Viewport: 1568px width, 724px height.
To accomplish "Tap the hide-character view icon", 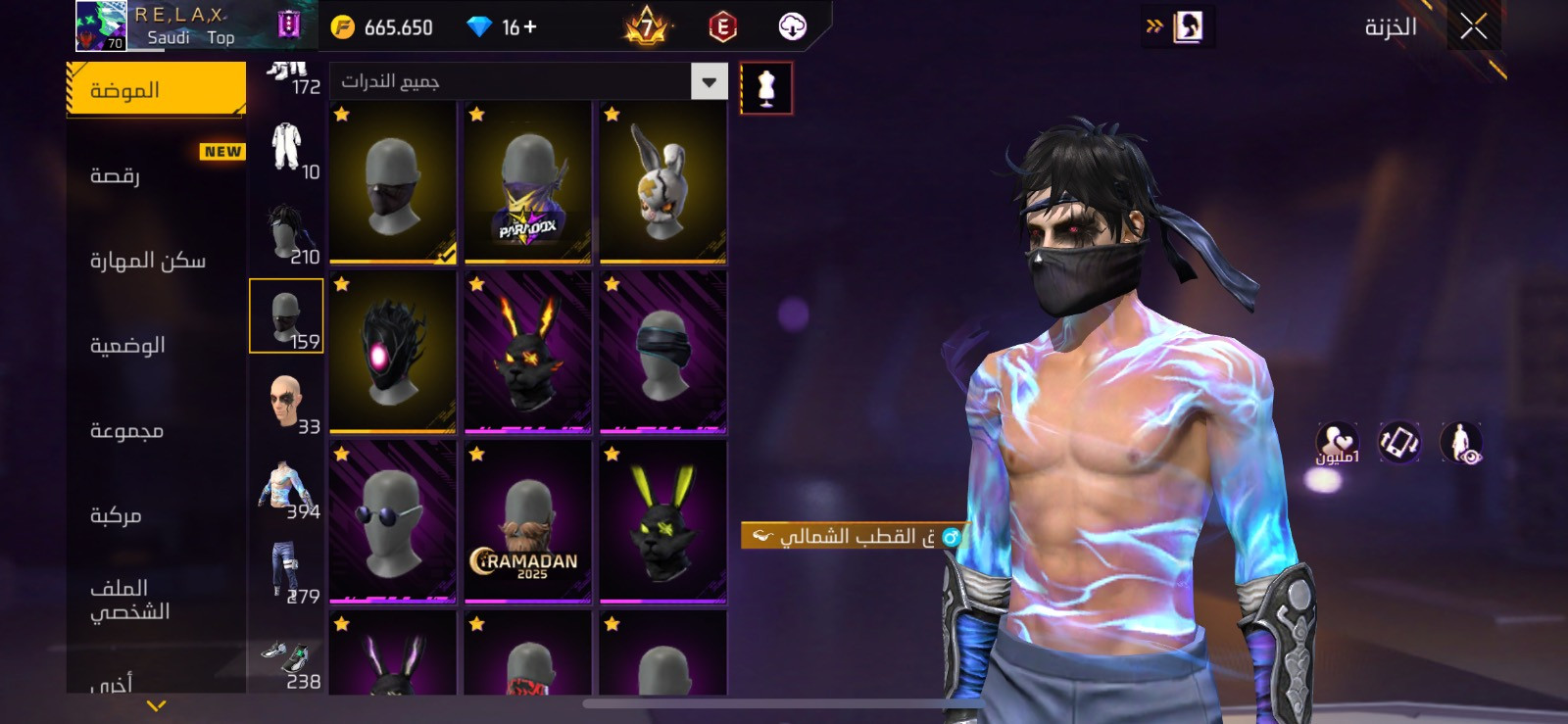I will (1461, 443).
